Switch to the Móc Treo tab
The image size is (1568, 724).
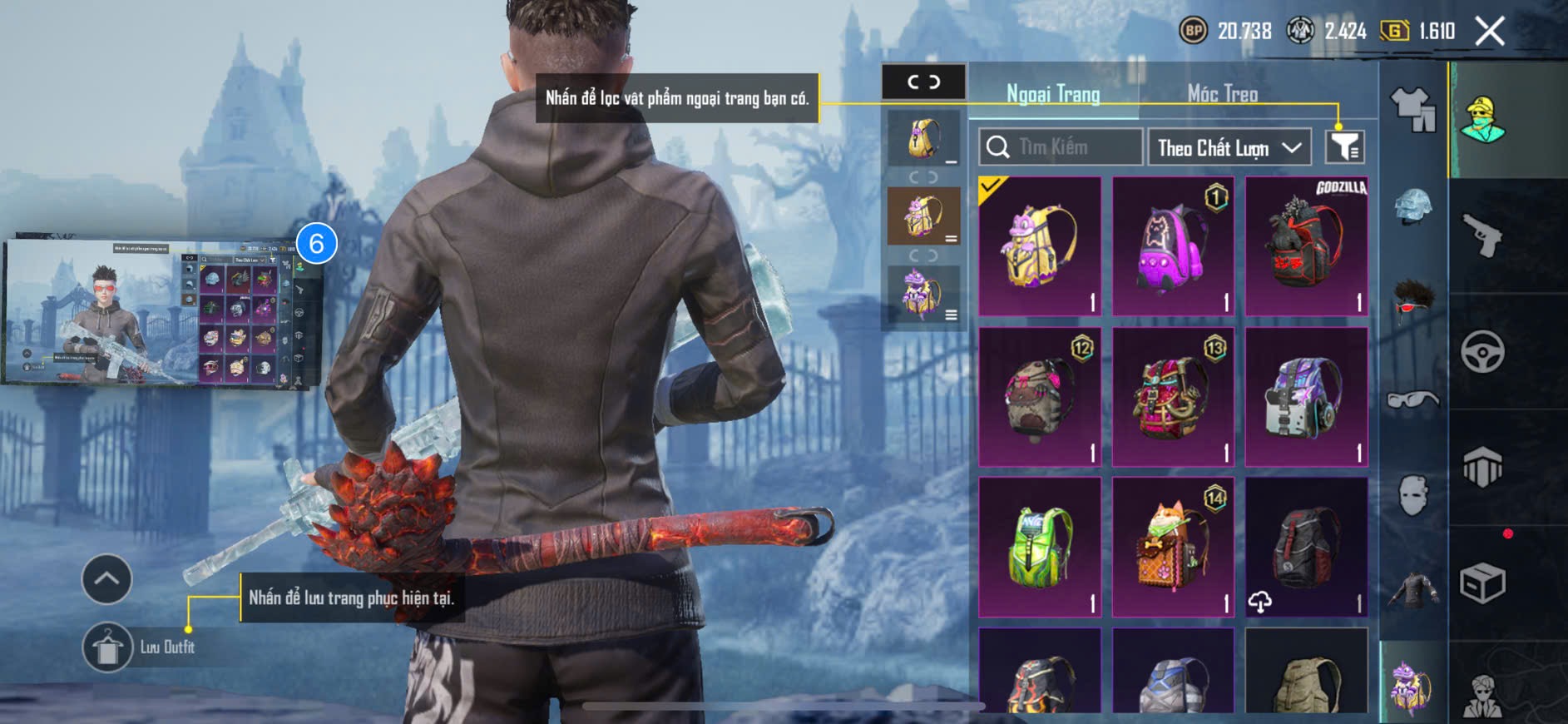(1222, 93)
